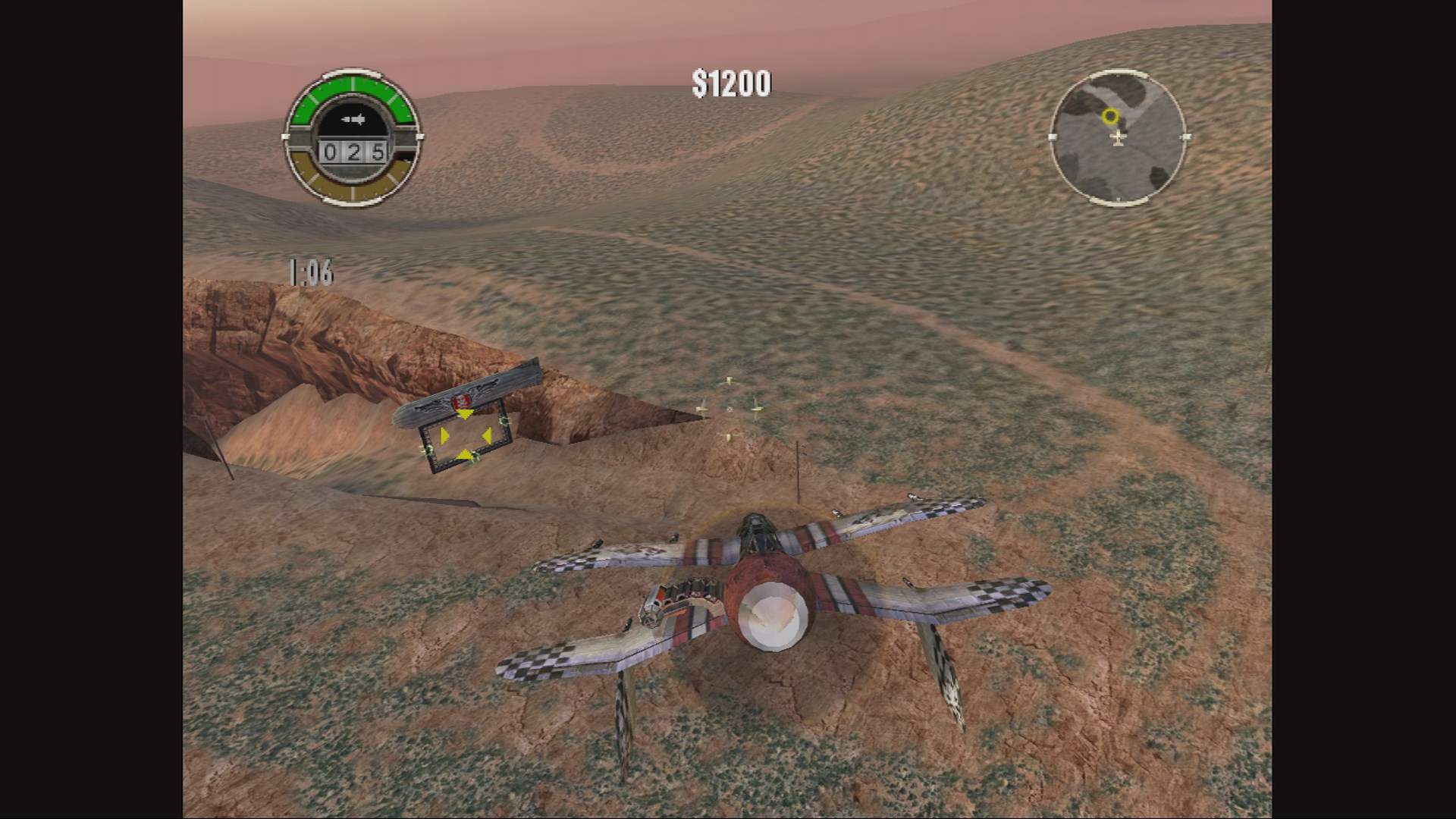Select the yellow target lock box
This screenshot has height=819, width=1456.
pyautogui.click(x=465, y=435)
